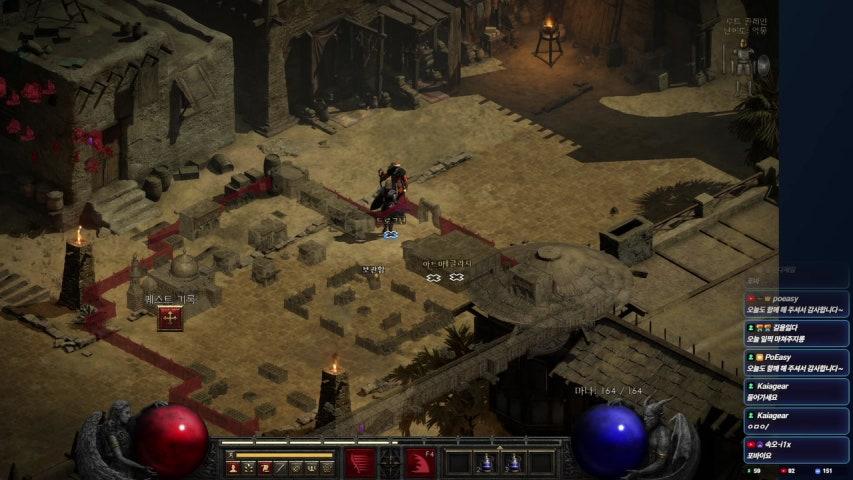Select the red left-click attack skill
Image resolution: width=853 pixels, height=480 pixels.
[360, 463]
